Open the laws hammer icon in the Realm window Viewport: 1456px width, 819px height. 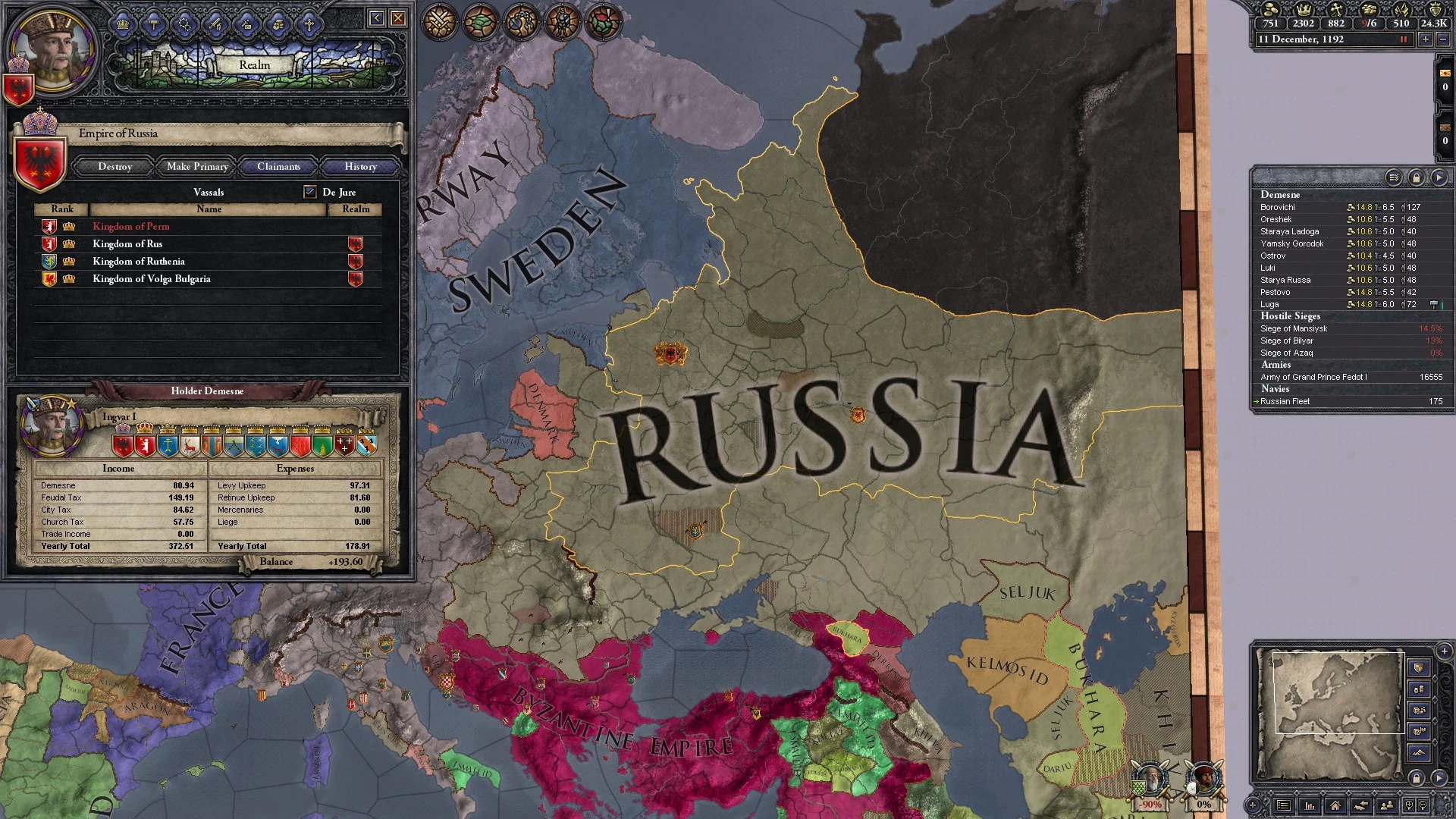(153, 24)
